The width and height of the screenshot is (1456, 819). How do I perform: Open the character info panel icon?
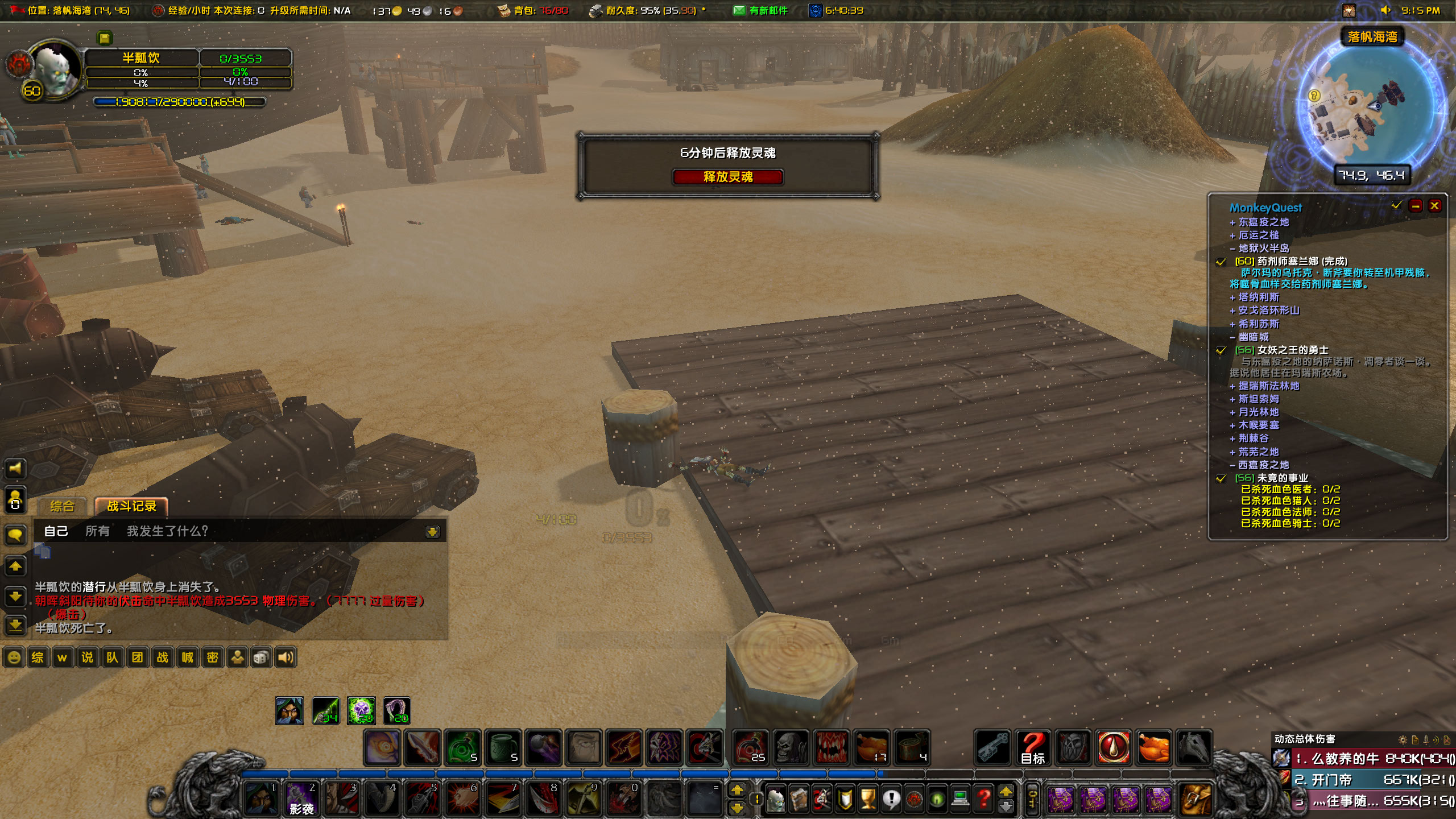[x=776, y=801]
